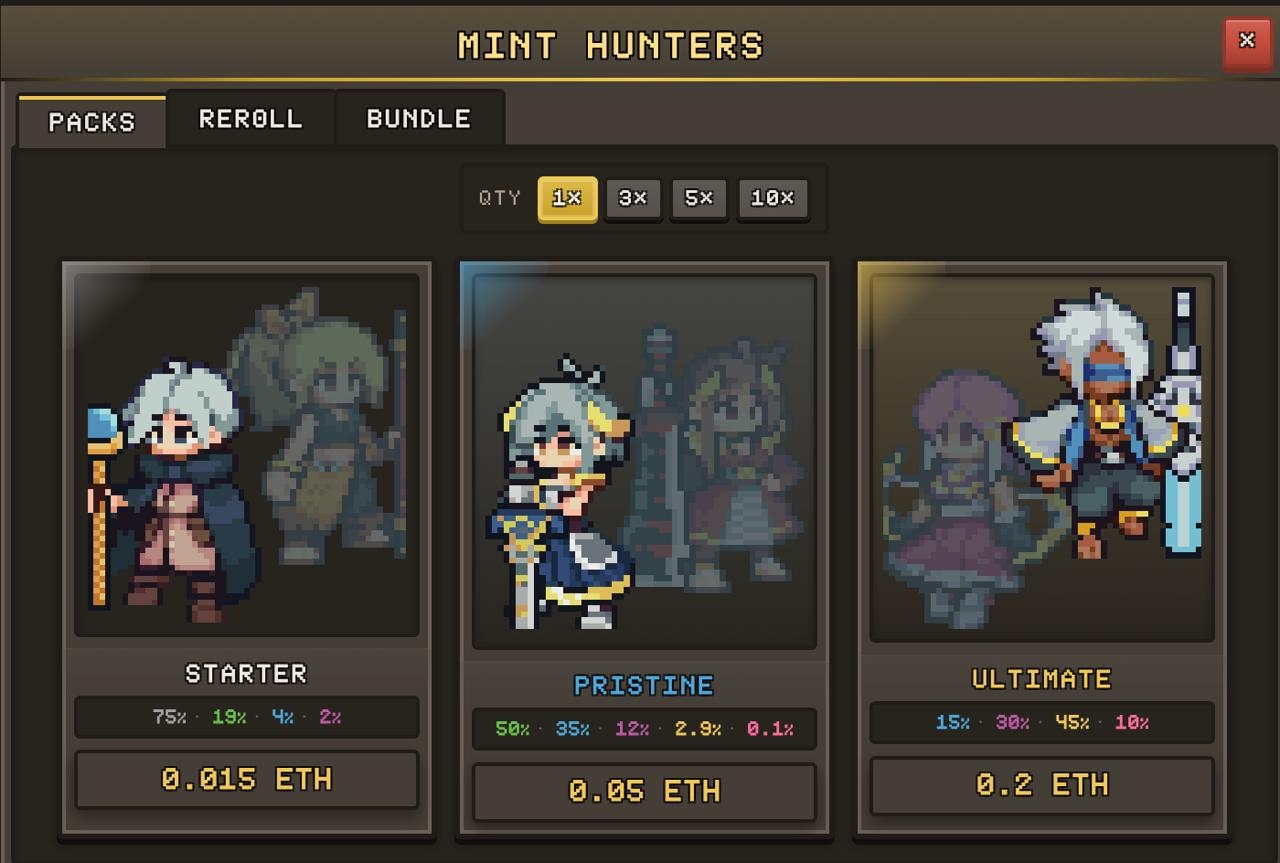Select quantity 1x

tap(567, 198)
